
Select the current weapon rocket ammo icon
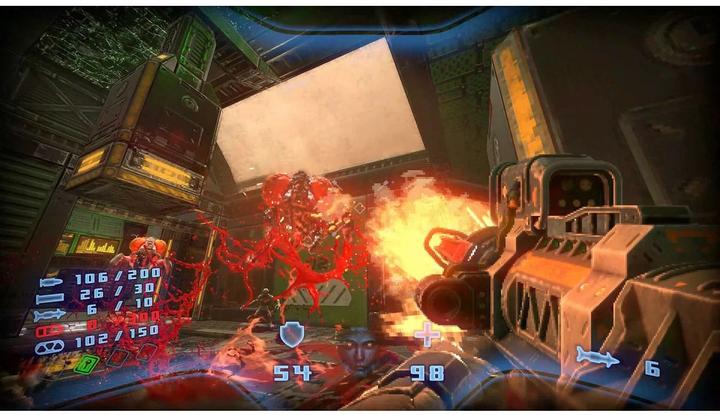point(597,357)
